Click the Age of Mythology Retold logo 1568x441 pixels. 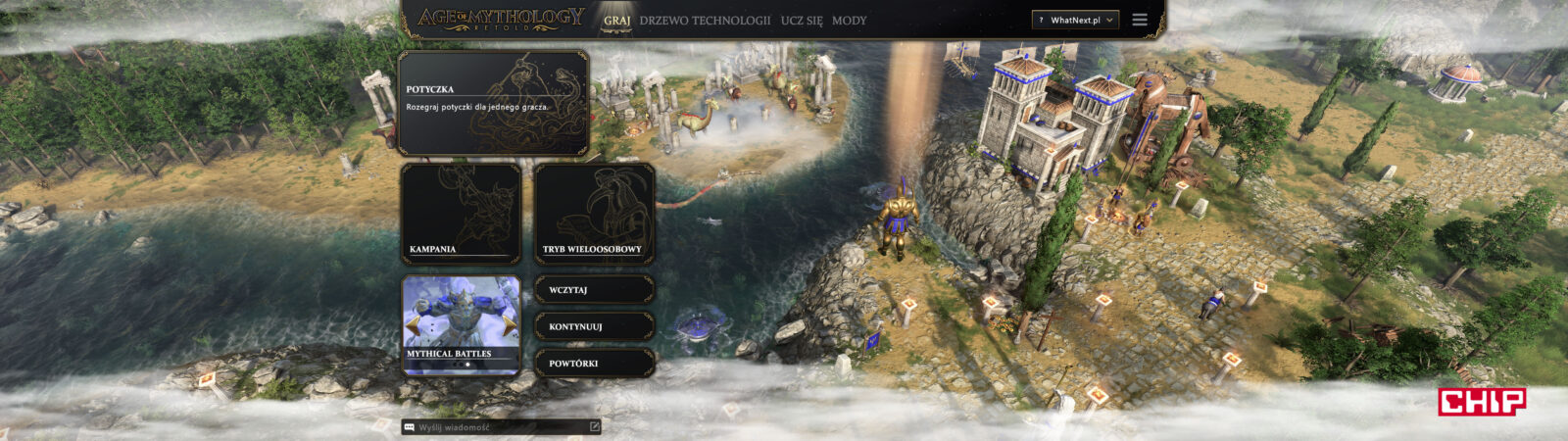click(500, 20)
